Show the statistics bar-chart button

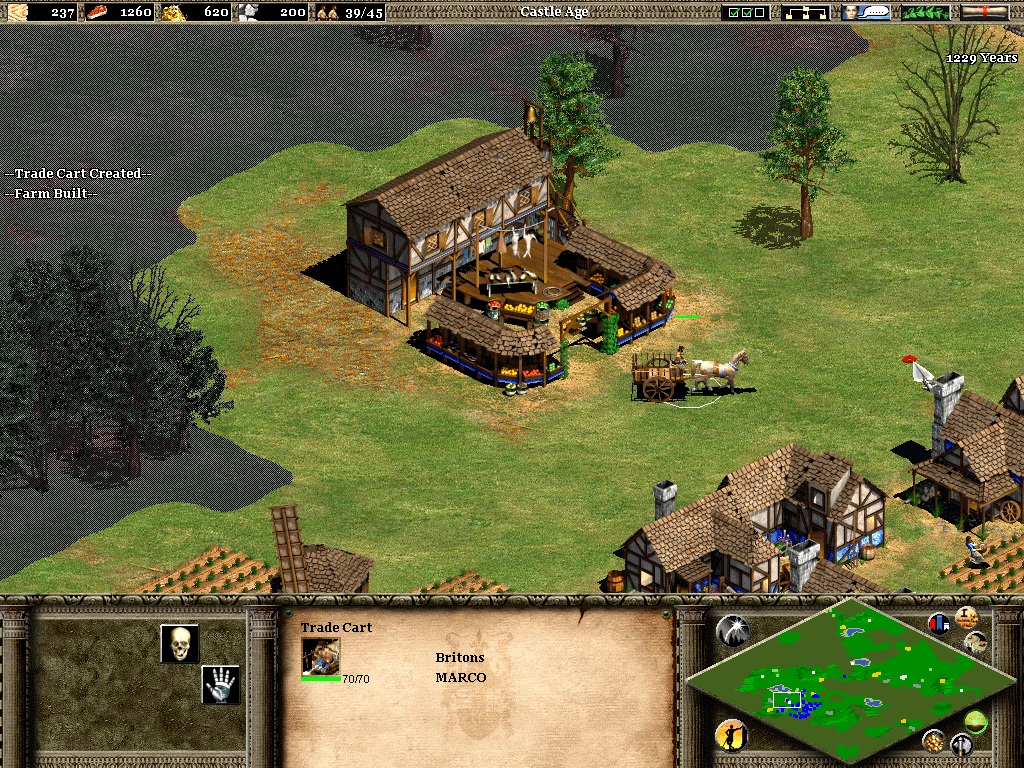coord(940,624)
